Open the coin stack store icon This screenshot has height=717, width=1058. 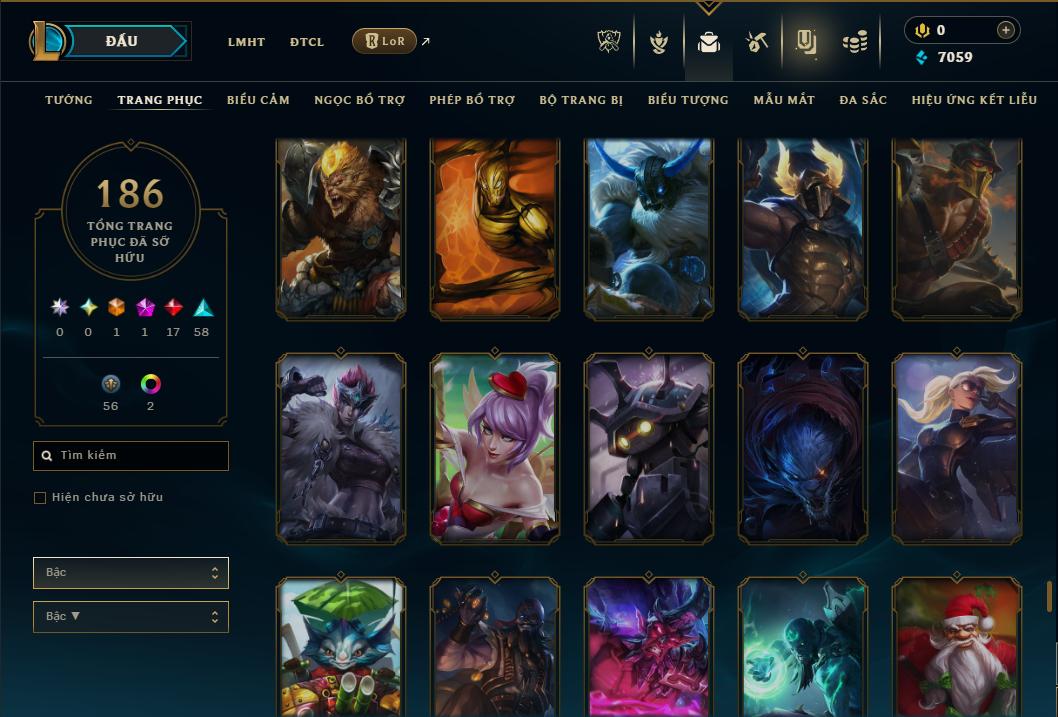tap(854, 42)
